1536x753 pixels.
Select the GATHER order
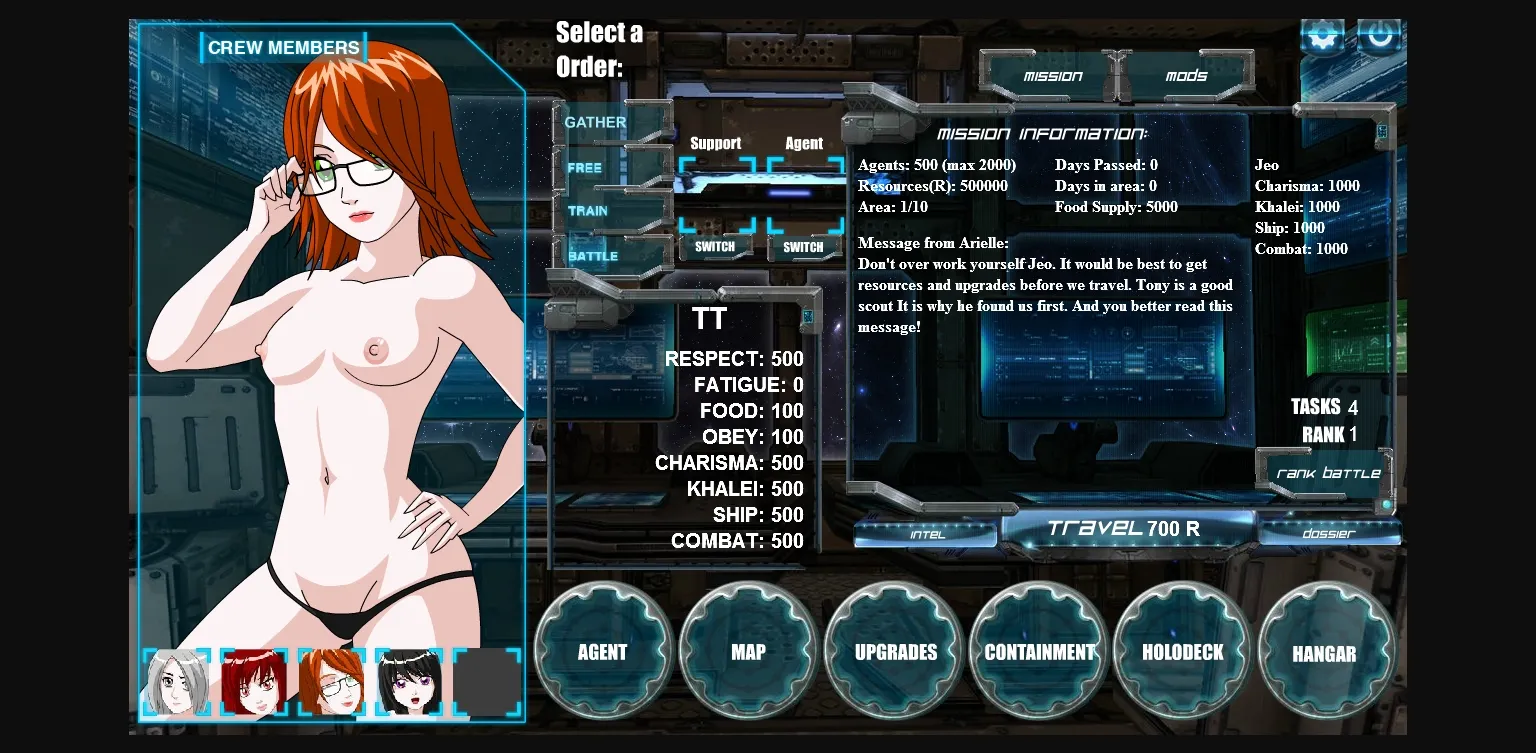[596, 123]
